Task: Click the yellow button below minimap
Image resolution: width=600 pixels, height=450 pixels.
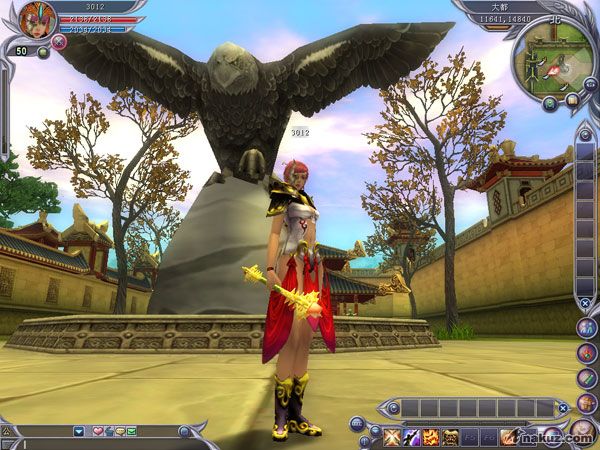Action: (x=571, y=100)
